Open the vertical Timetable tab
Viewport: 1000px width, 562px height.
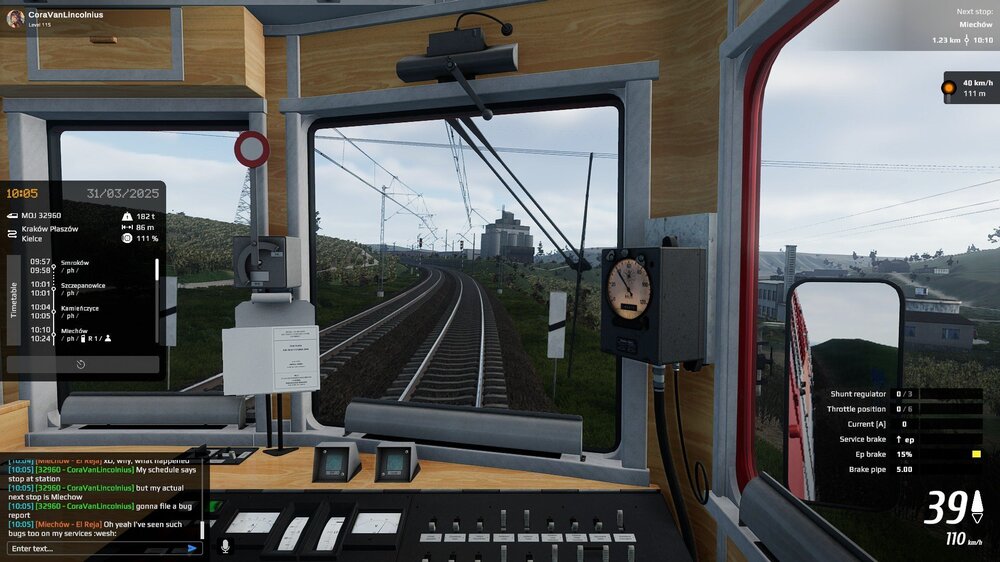(x=14, y=299)
